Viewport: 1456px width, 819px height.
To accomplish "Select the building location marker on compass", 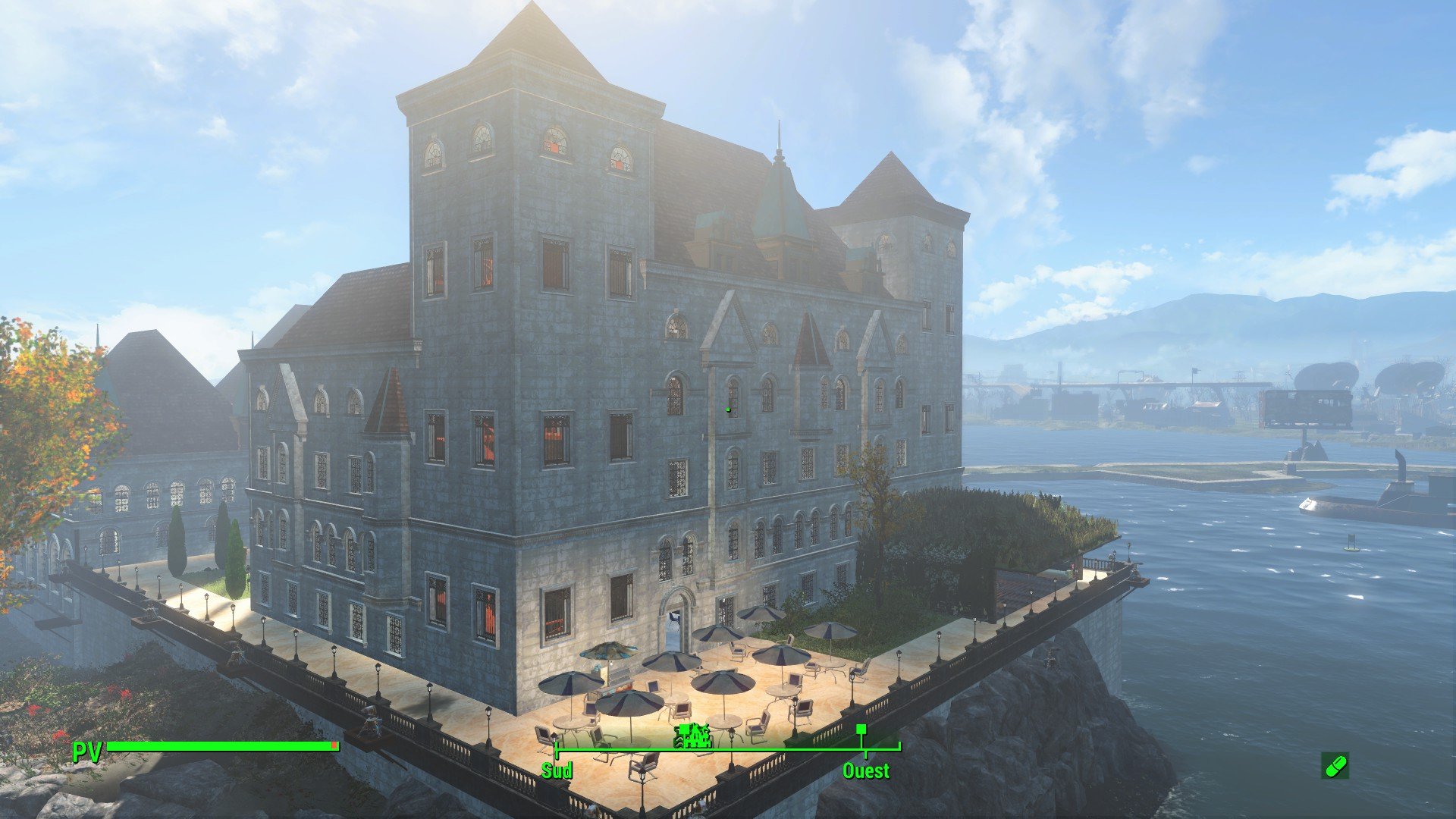I will [x=693, y=735].
